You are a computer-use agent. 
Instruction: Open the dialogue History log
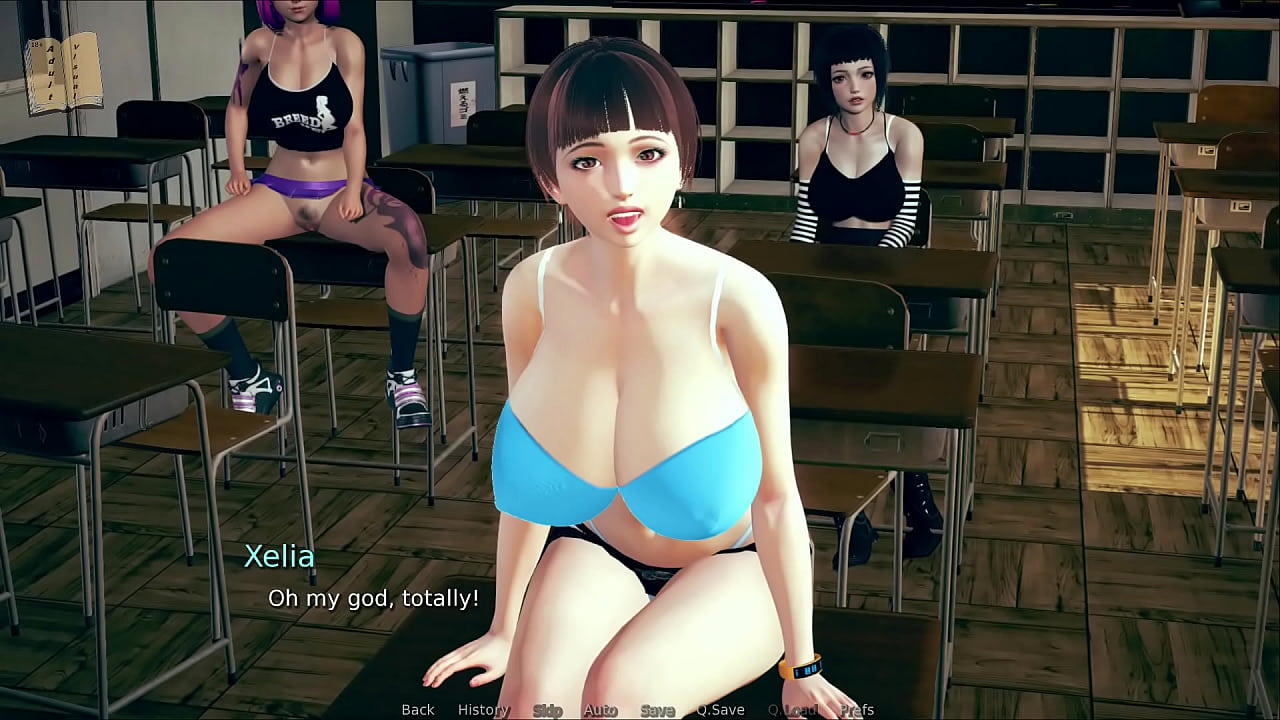[x=483, y=710]
